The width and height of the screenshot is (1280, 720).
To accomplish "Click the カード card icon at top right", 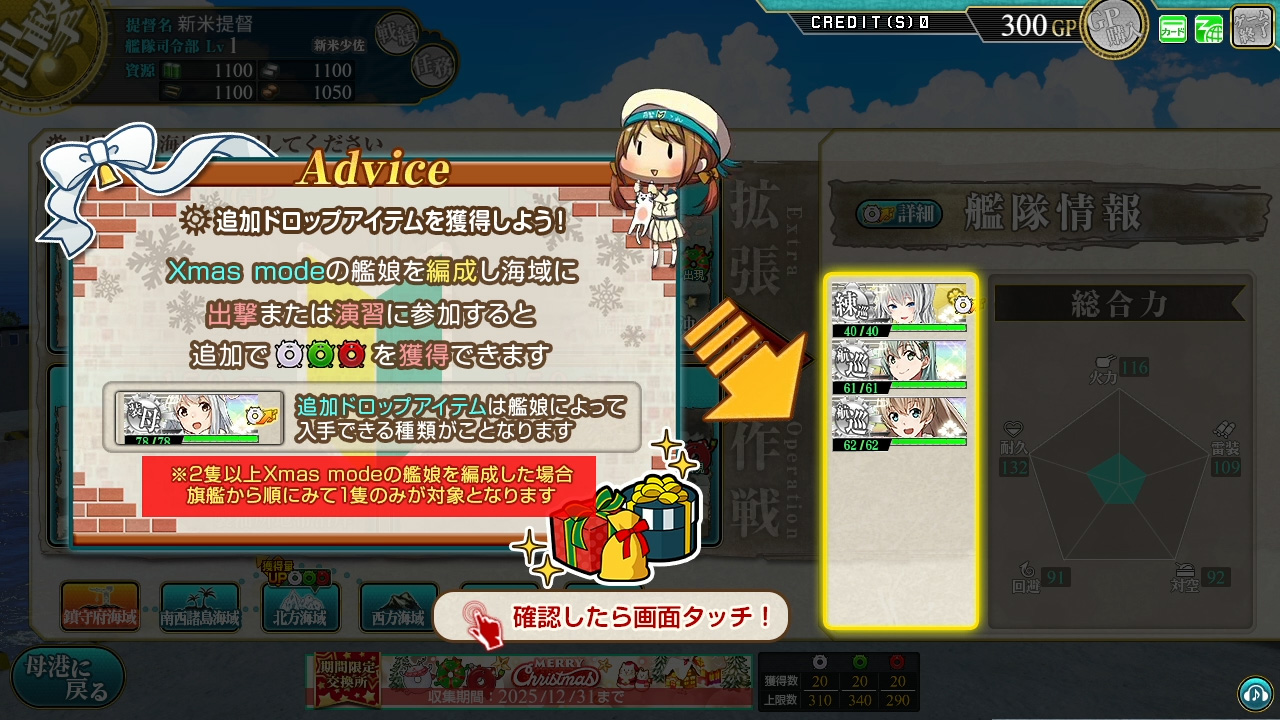I will pos(1173,28).
